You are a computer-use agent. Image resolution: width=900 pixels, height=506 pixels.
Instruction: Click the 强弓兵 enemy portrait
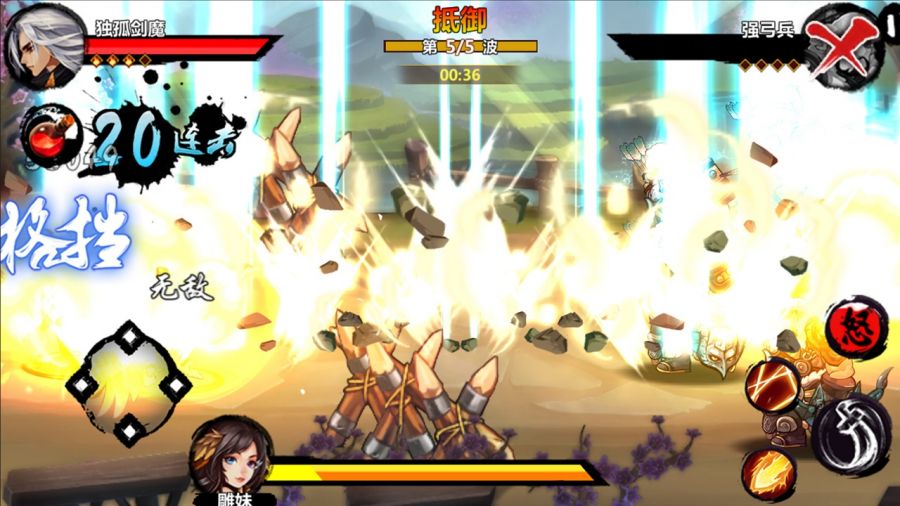point(843,40)
